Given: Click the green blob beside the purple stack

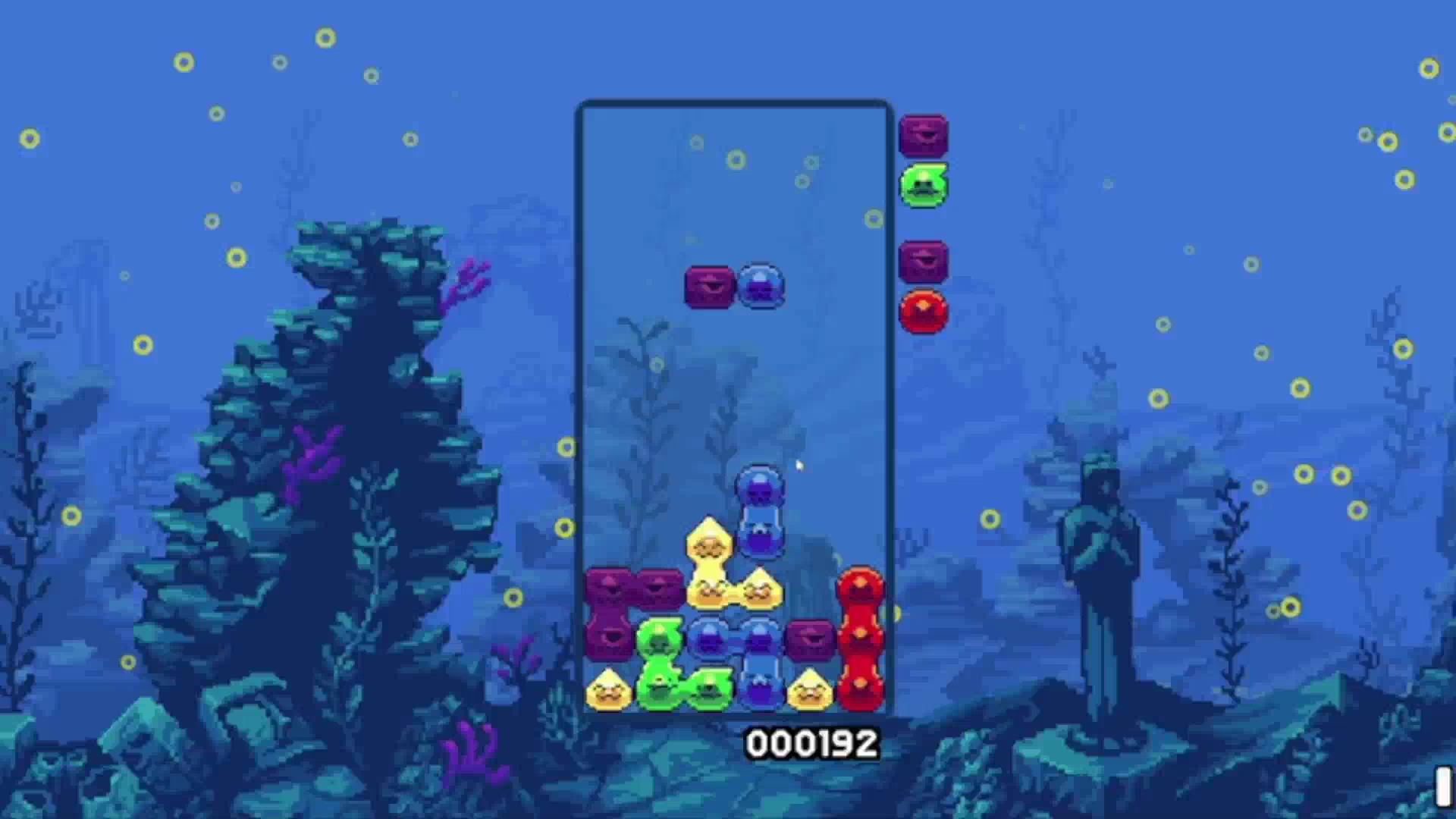Looking at the screenshot, I should tap(658, 641).
